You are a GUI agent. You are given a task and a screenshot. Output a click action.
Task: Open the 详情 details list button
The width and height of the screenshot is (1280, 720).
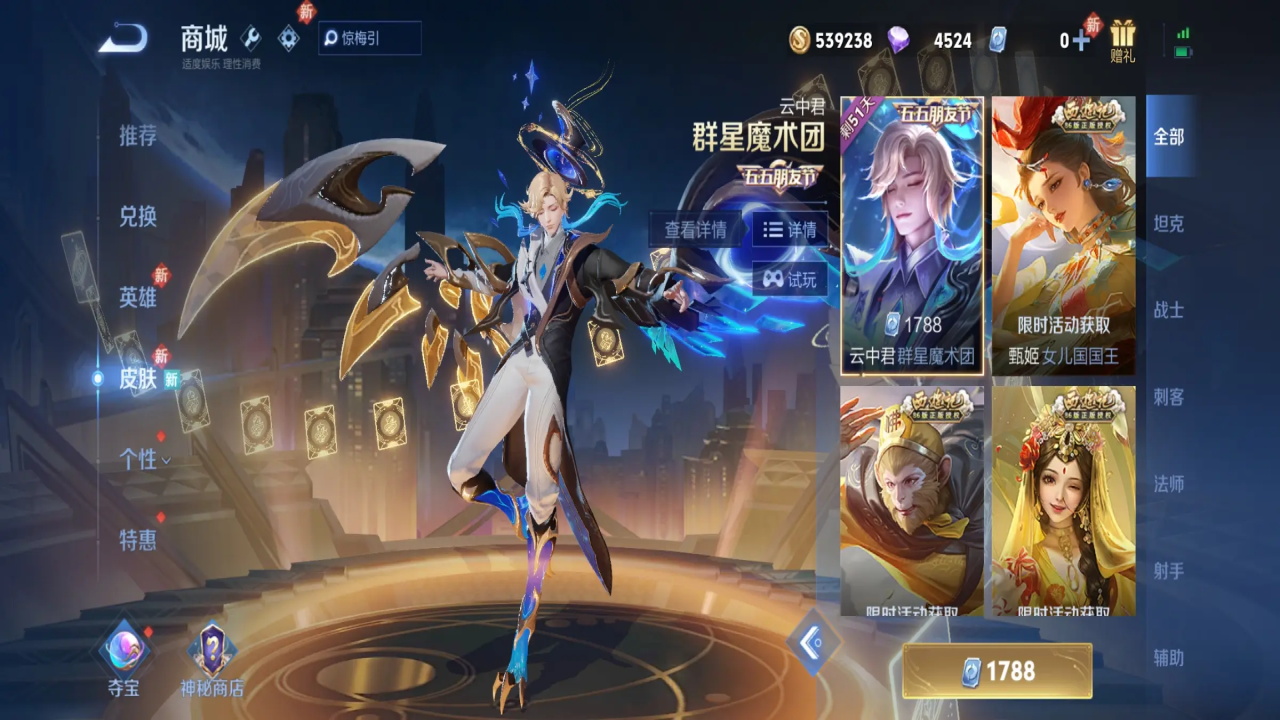(x=790, y=229)
